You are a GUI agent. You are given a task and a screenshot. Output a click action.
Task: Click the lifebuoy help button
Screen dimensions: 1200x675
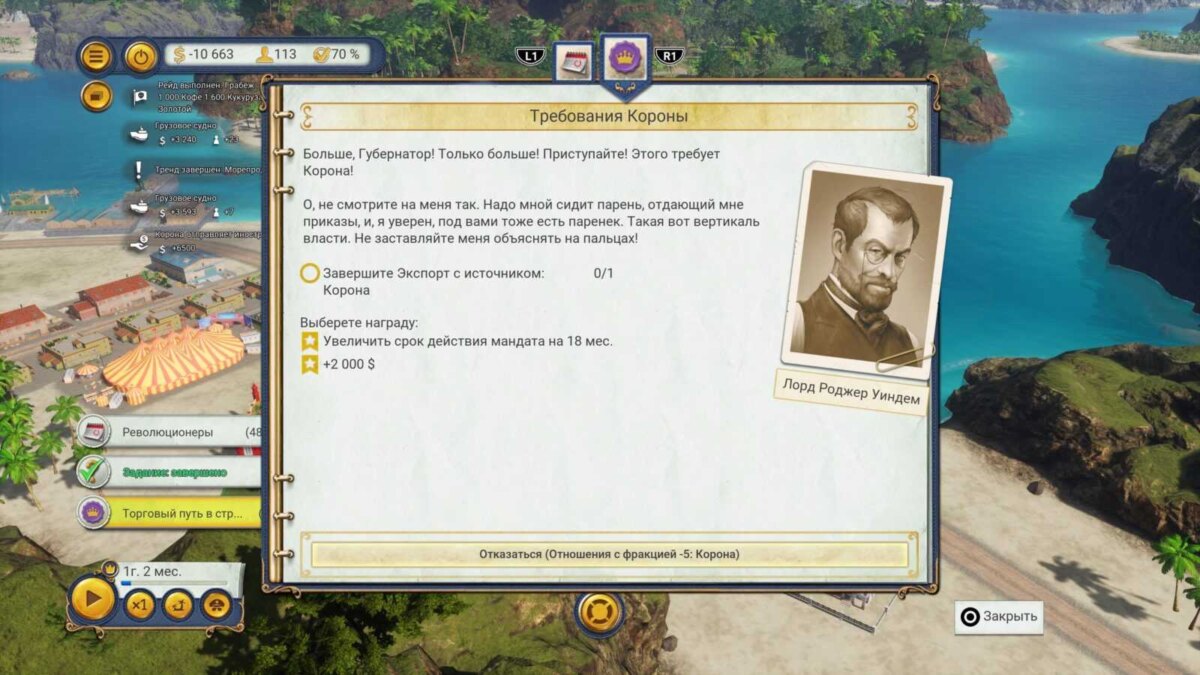(x=600, y=610)
